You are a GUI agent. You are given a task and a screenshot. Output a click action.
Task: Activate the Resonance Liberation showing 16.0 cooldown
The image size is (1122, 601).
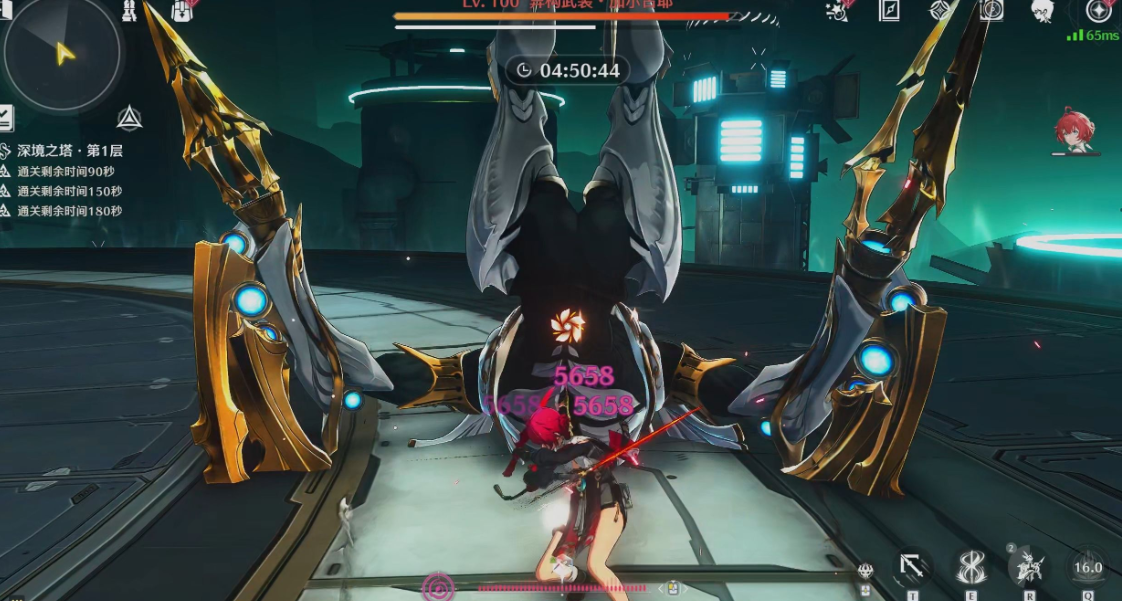[x=1088, y=567]
